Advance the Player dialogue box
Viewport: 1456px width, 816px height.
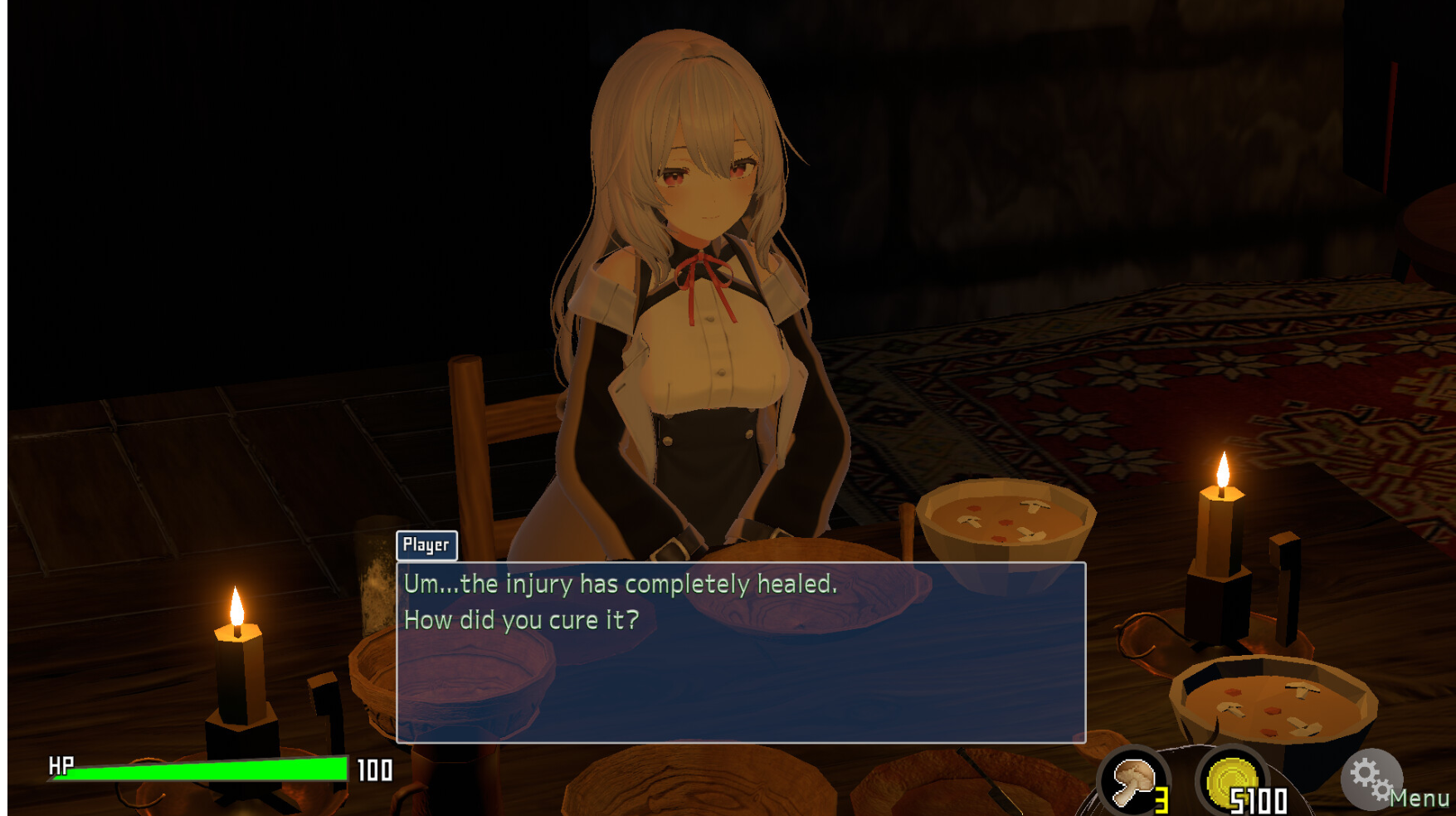(740, 652)
